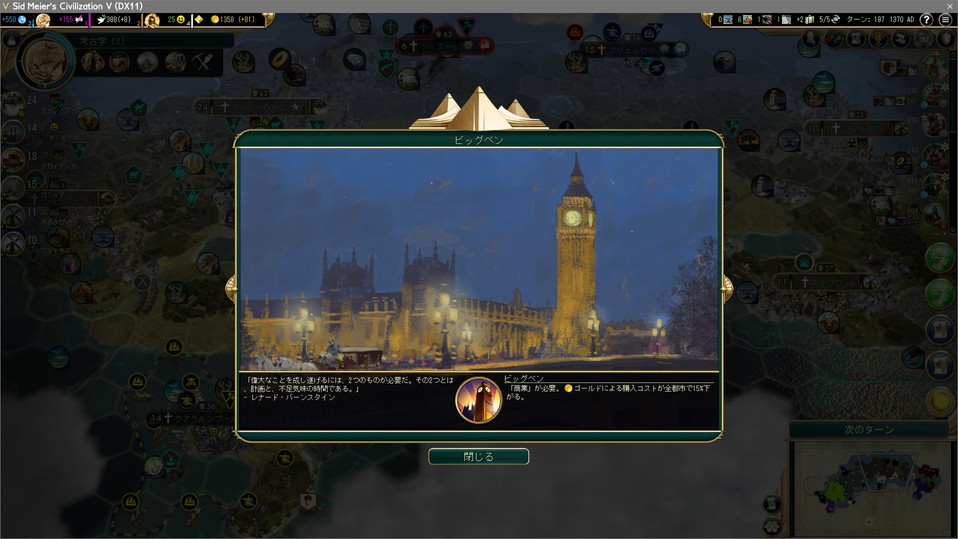Close the Big Ben wonder popup
Screen dimensions: 958x539
point(478,456)
